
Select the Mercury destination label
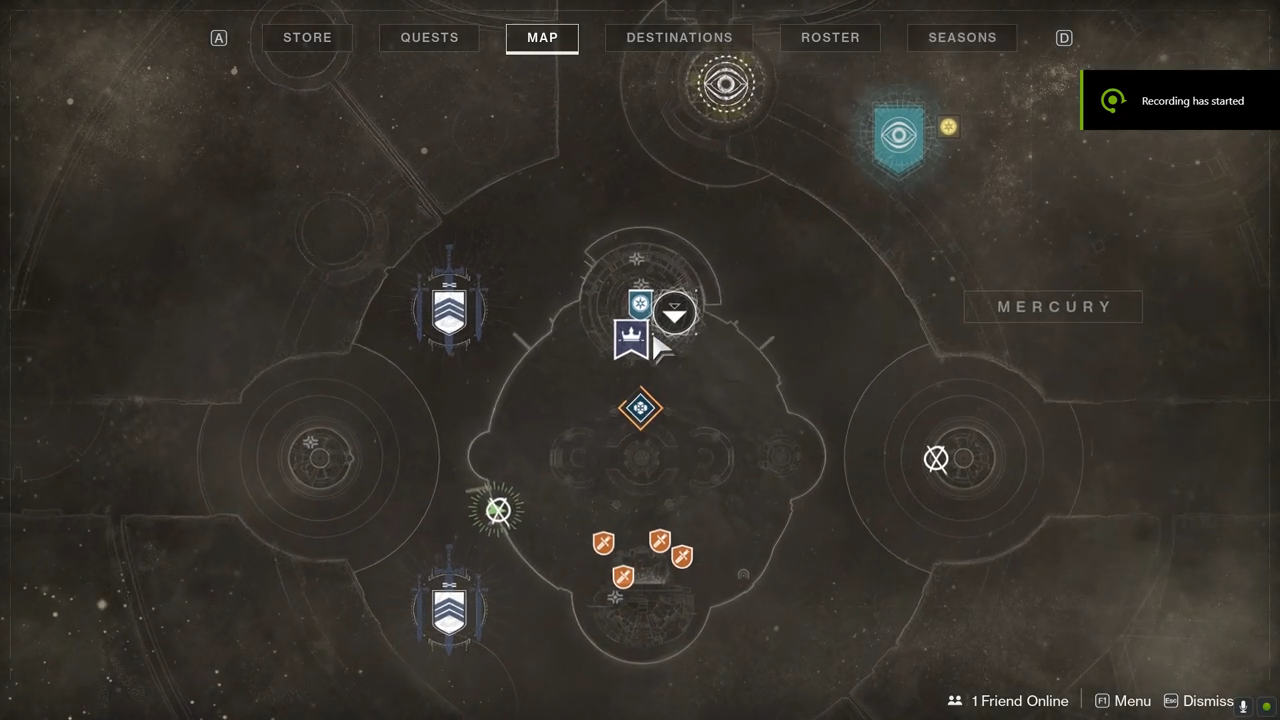click(x=1053, y=307)
